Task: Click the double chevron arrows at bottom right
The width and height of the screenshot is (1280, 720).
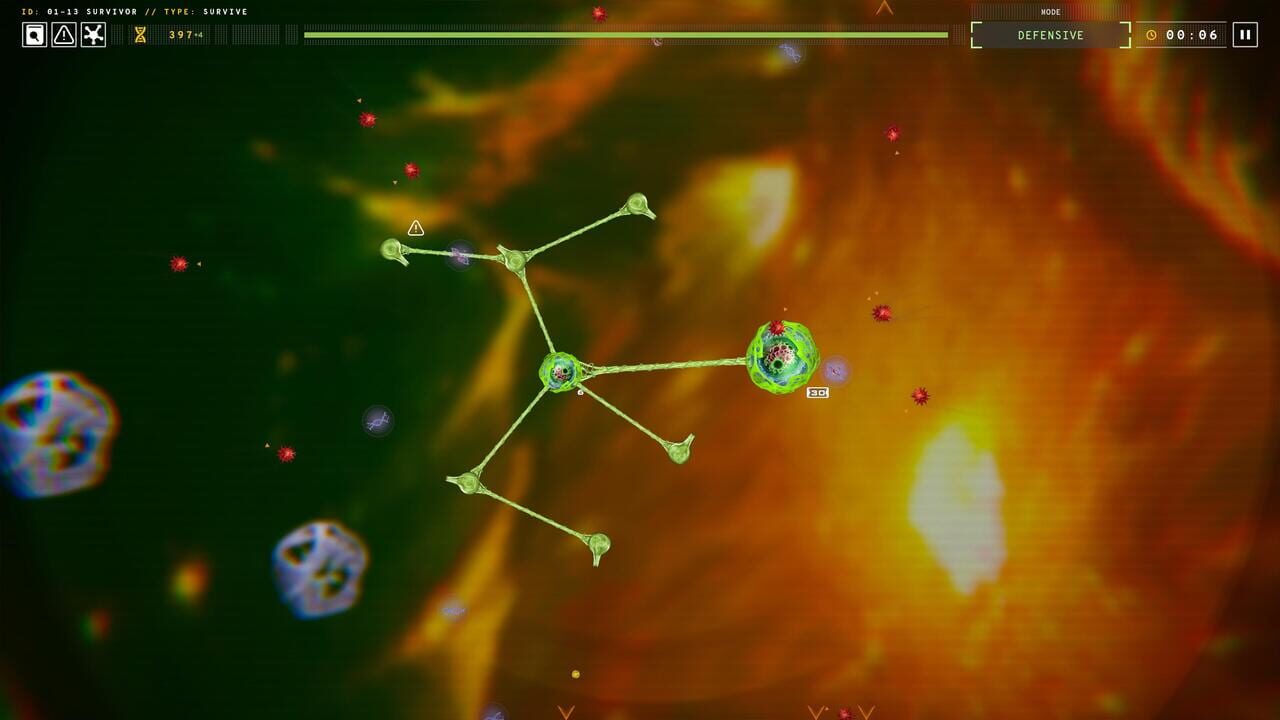Action: coord(840,712)
